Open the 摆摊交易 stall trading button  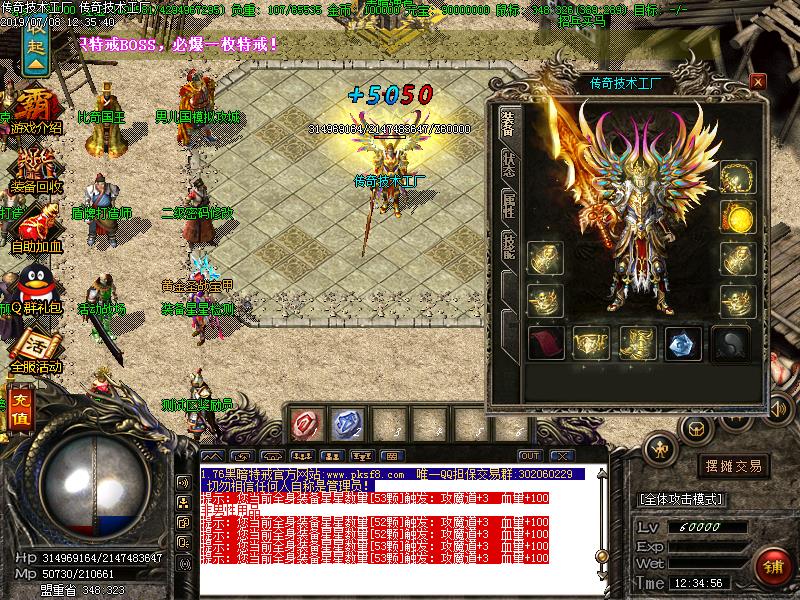(x=735, y=466)
